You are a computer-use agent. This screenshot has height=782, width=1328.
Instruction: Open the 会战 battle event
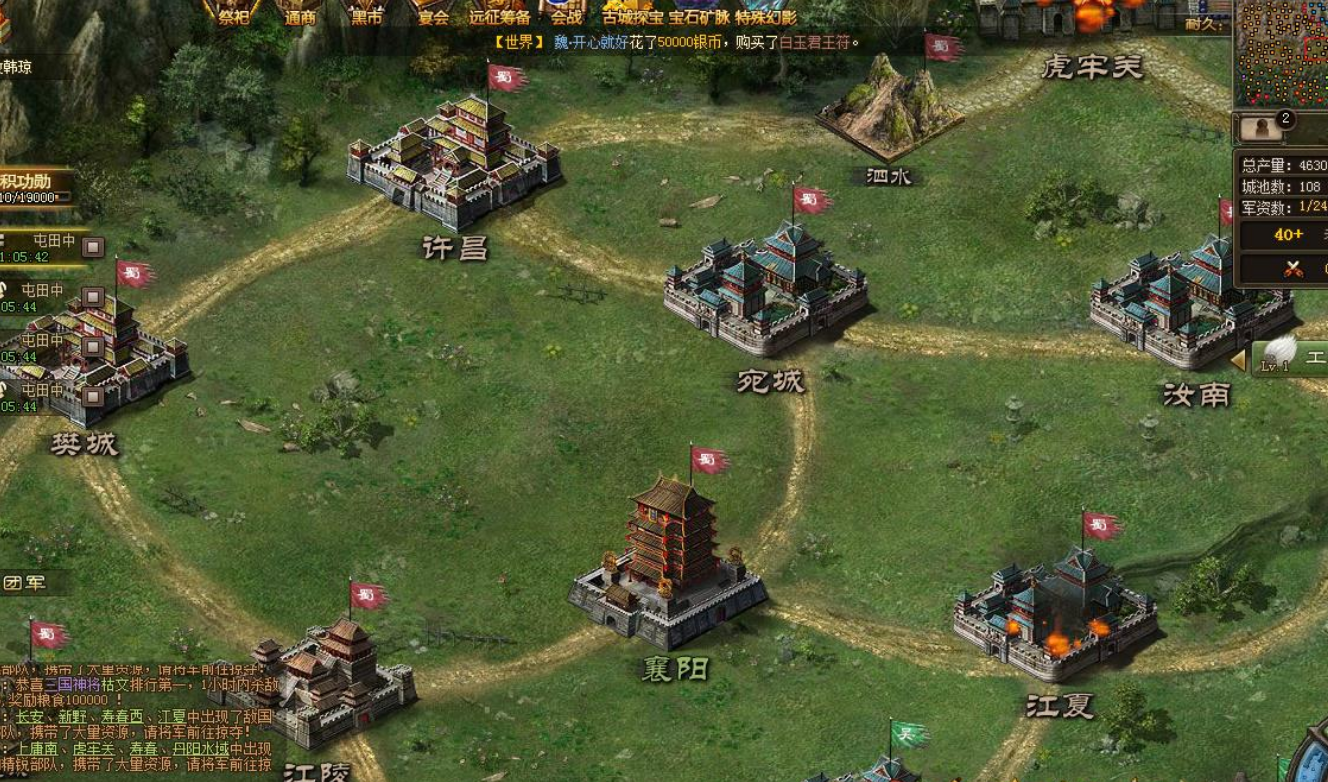pos(565,14)
